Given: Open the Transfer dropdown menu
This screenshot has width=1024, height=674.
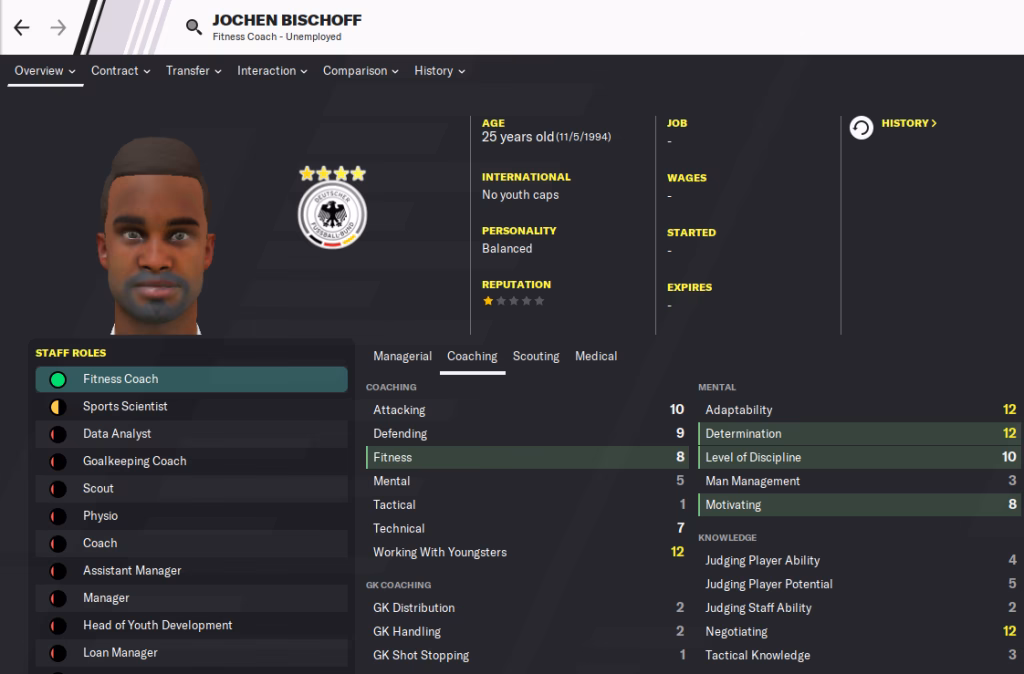Looking at the screenshot, I should pyautogui.click(x=193, y=71).
